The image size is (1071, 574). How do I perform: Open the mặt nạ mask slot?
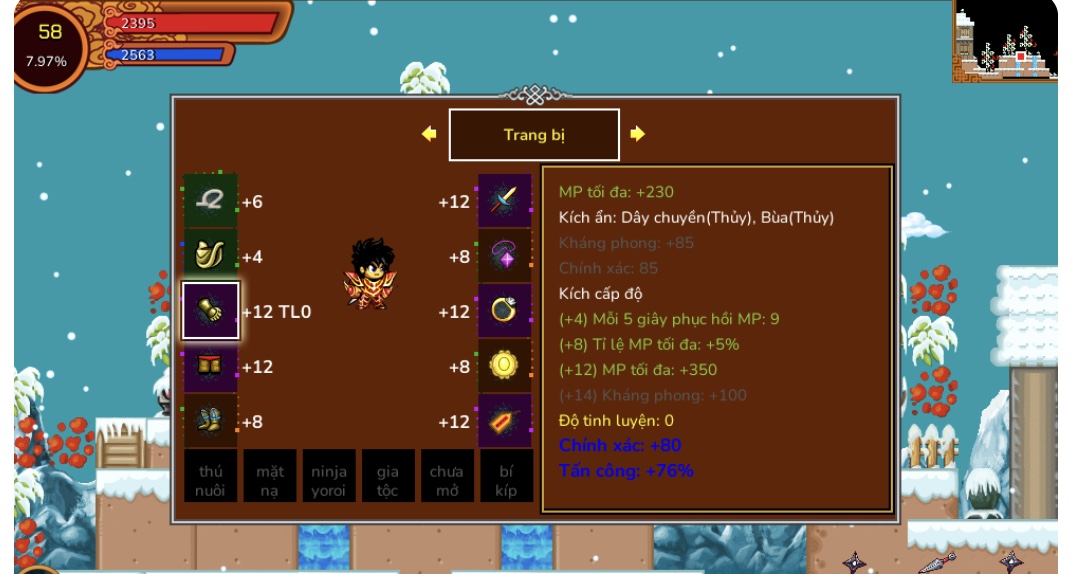pos(269,480)
